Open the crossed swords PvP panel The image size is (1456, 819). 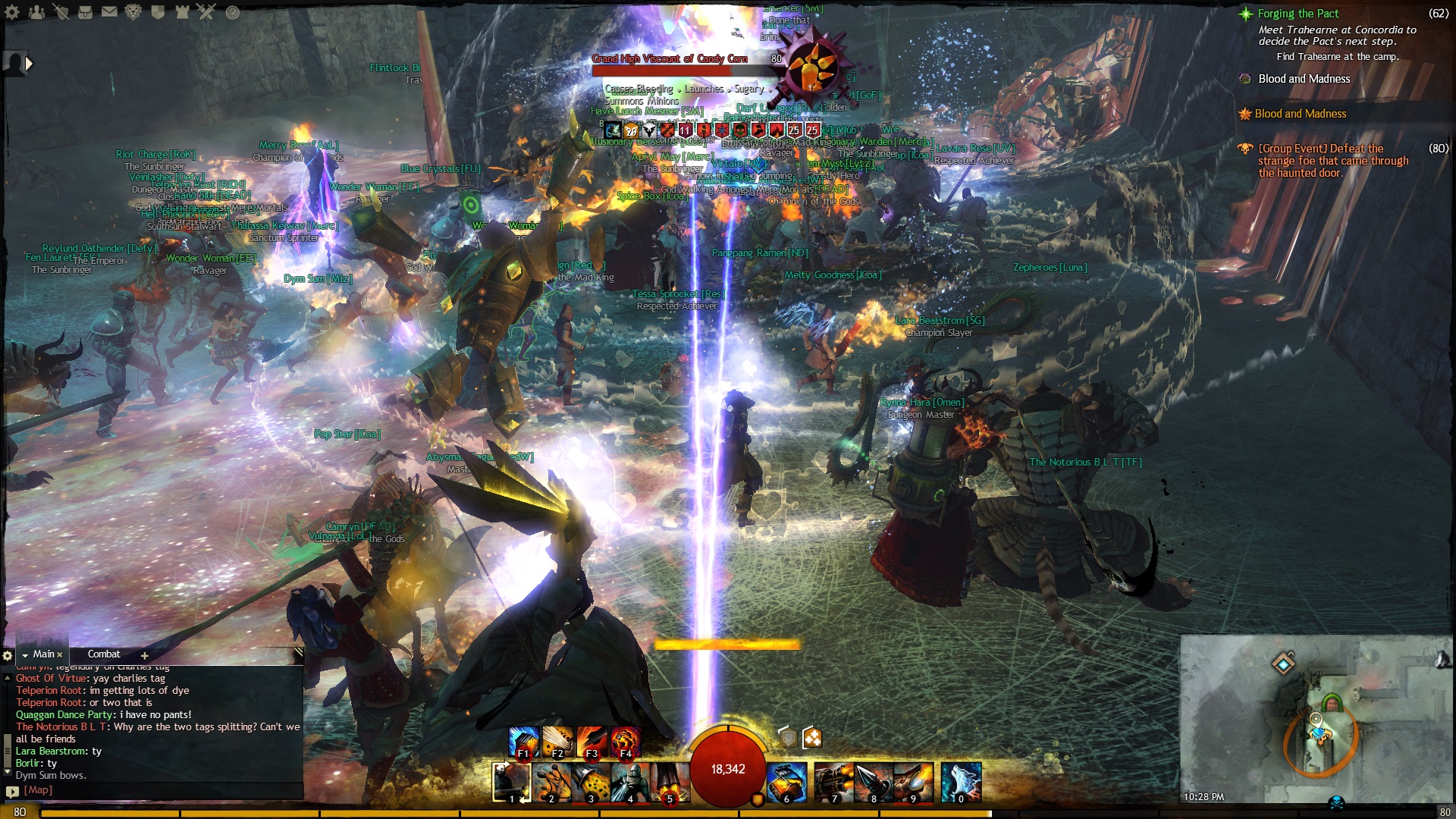coord(206,12)
